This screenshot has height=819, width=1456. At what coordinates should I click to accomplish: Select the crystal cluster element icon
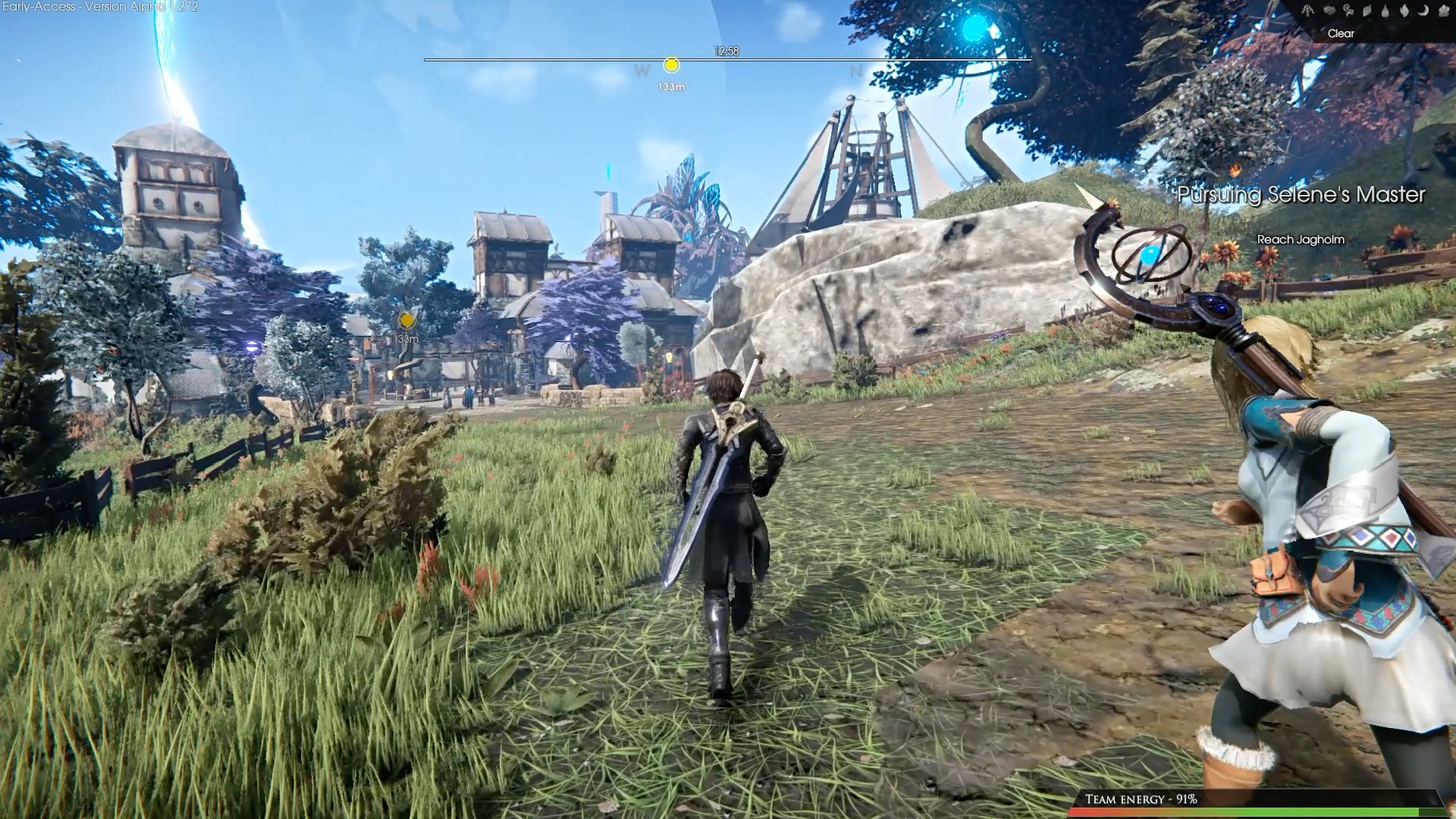[x=1444, y=11]
